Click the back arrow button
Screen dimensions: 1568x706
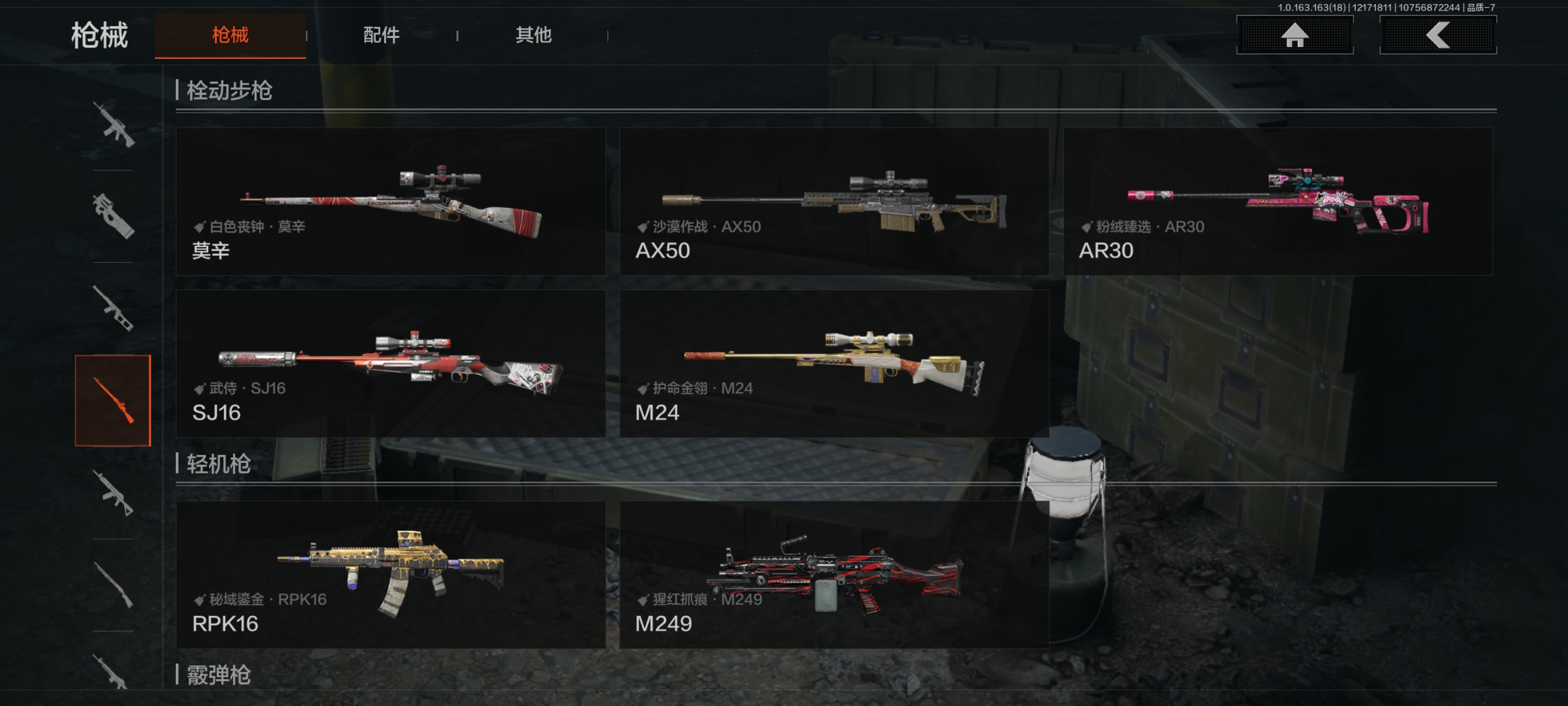[1437, 35]
